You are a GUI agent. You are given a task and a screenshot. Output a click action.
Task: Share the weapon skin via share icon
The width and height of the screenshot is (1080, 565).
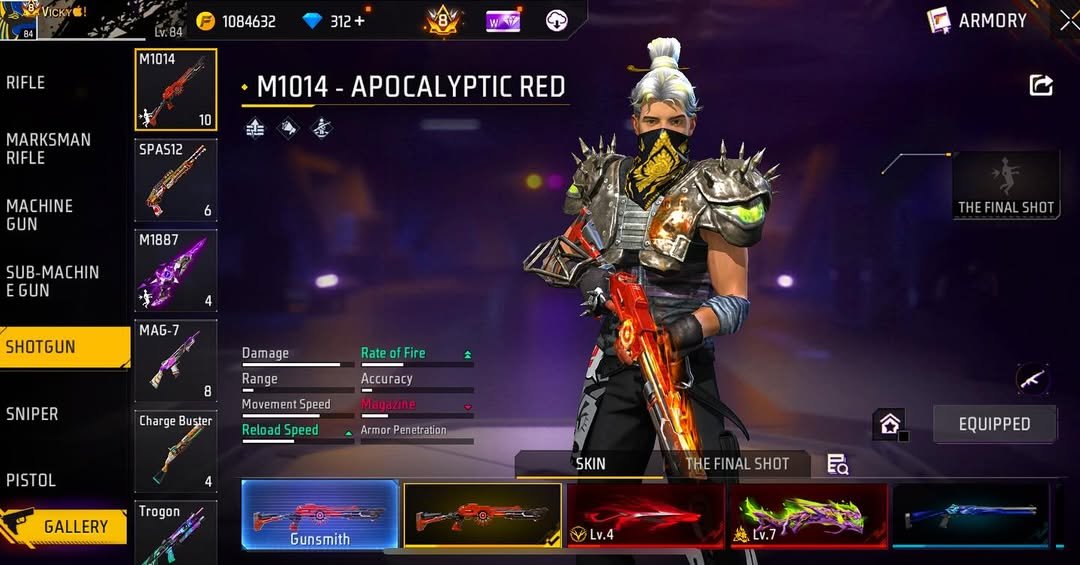[1041, 86]
